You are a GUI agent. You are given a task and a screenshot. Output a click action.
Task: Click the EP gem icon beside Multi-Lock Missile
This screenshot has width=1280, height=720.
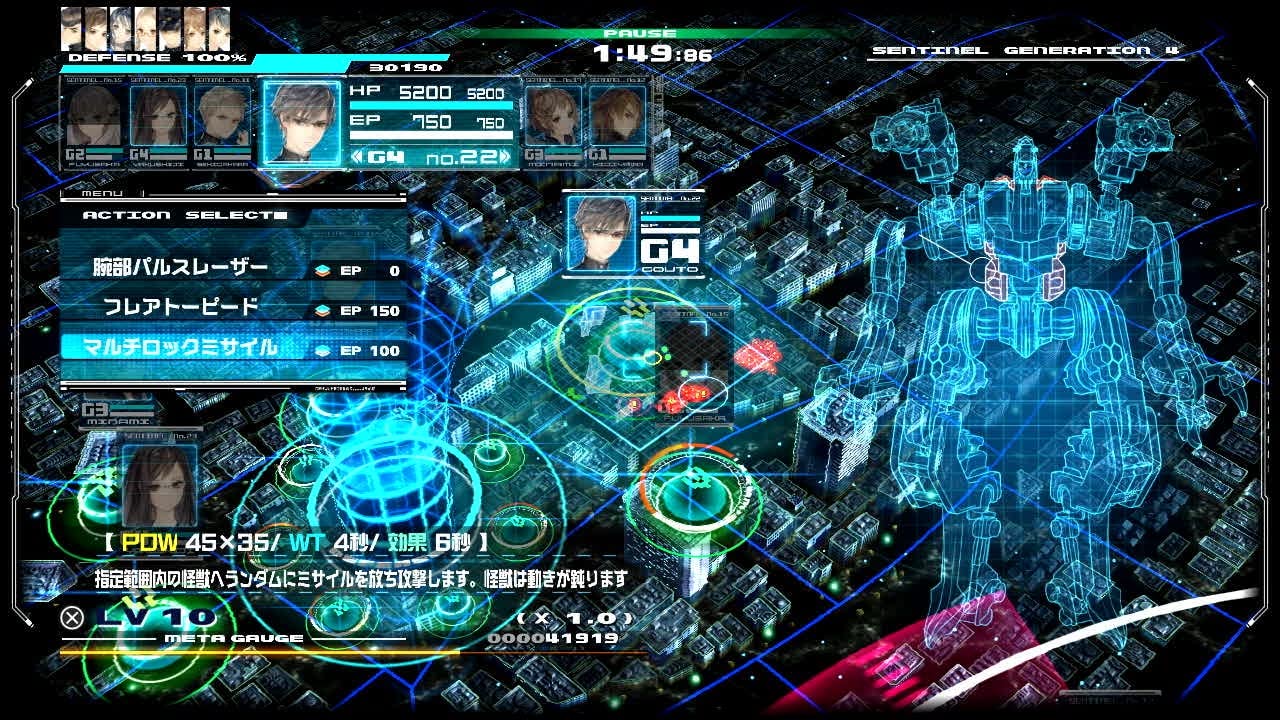322,352
